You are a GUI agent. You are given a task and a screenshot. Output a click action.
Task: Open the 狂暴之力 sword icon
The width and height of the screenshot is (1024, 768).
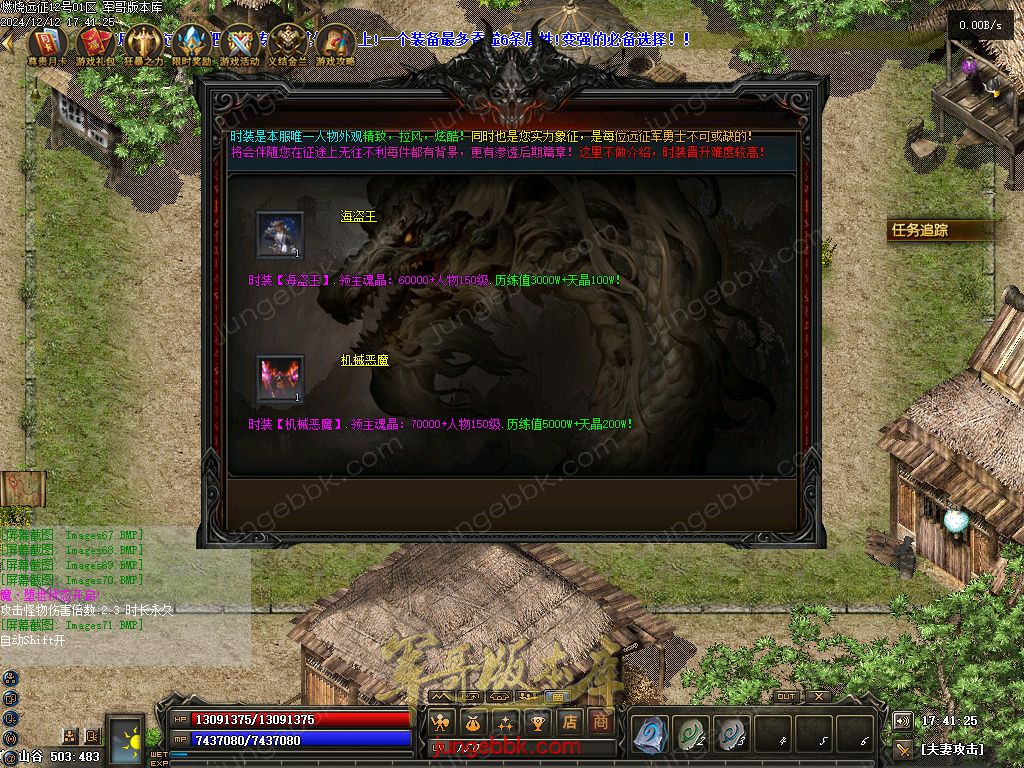point(144,43)
